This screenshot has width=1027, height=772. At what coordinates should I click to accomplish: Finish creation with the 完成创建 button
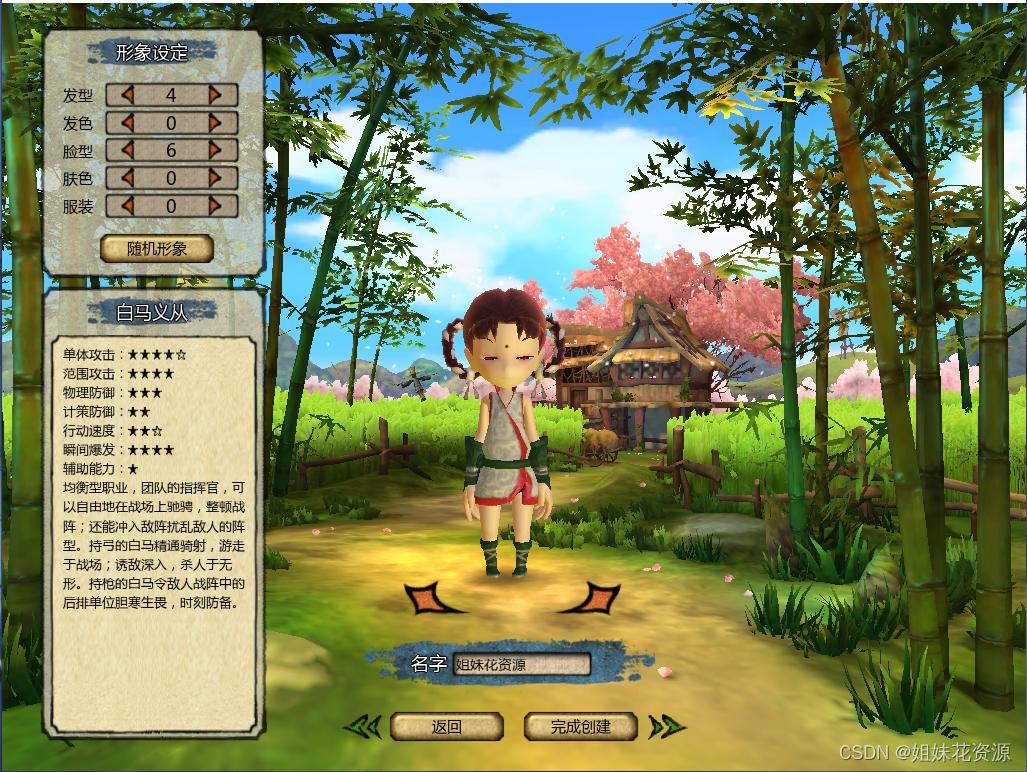(580, 727)
